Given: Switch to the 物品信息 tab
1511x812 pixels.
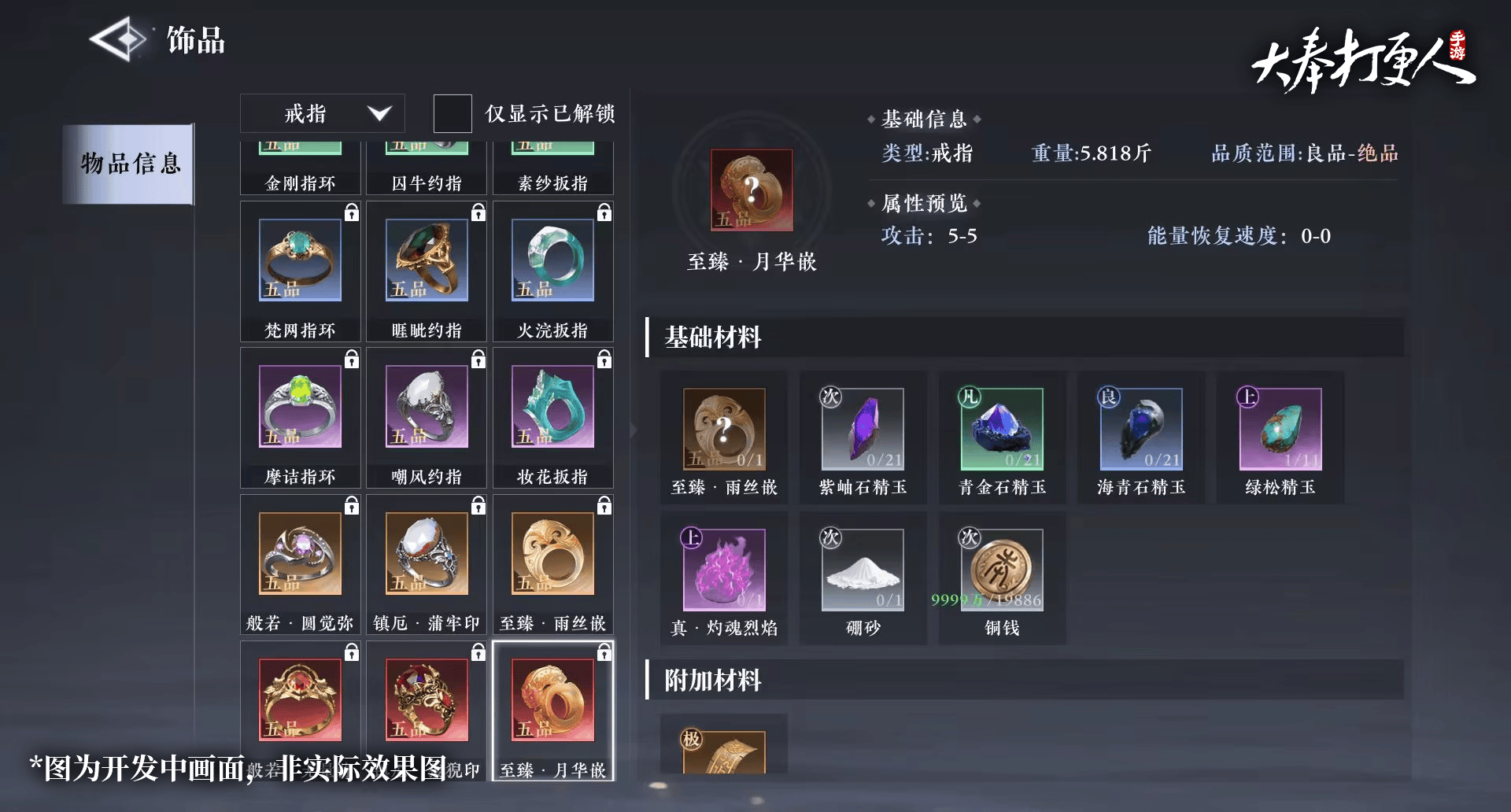Looking at the screenshot, I should (128, 164).
